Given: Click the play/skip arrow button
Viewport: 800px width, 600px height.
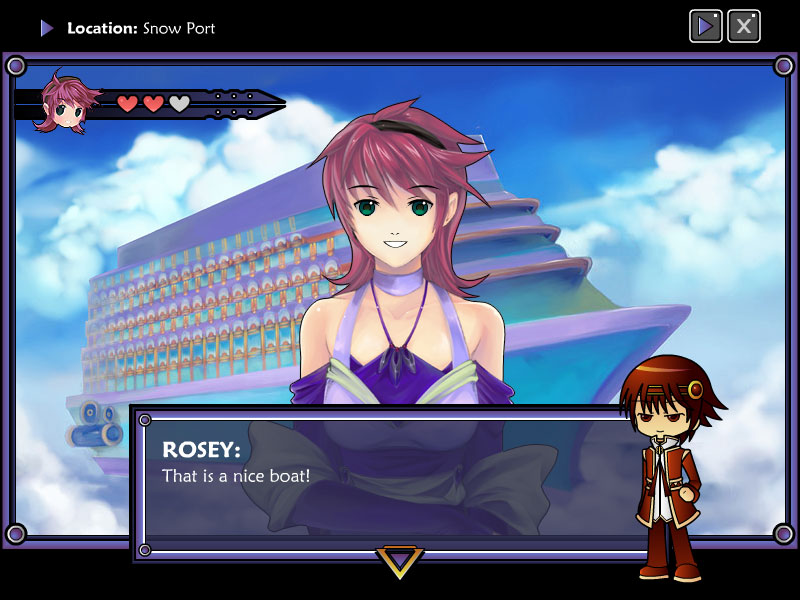Looking at the screenshot, I should pyautogui.click(x=706, y=26).
